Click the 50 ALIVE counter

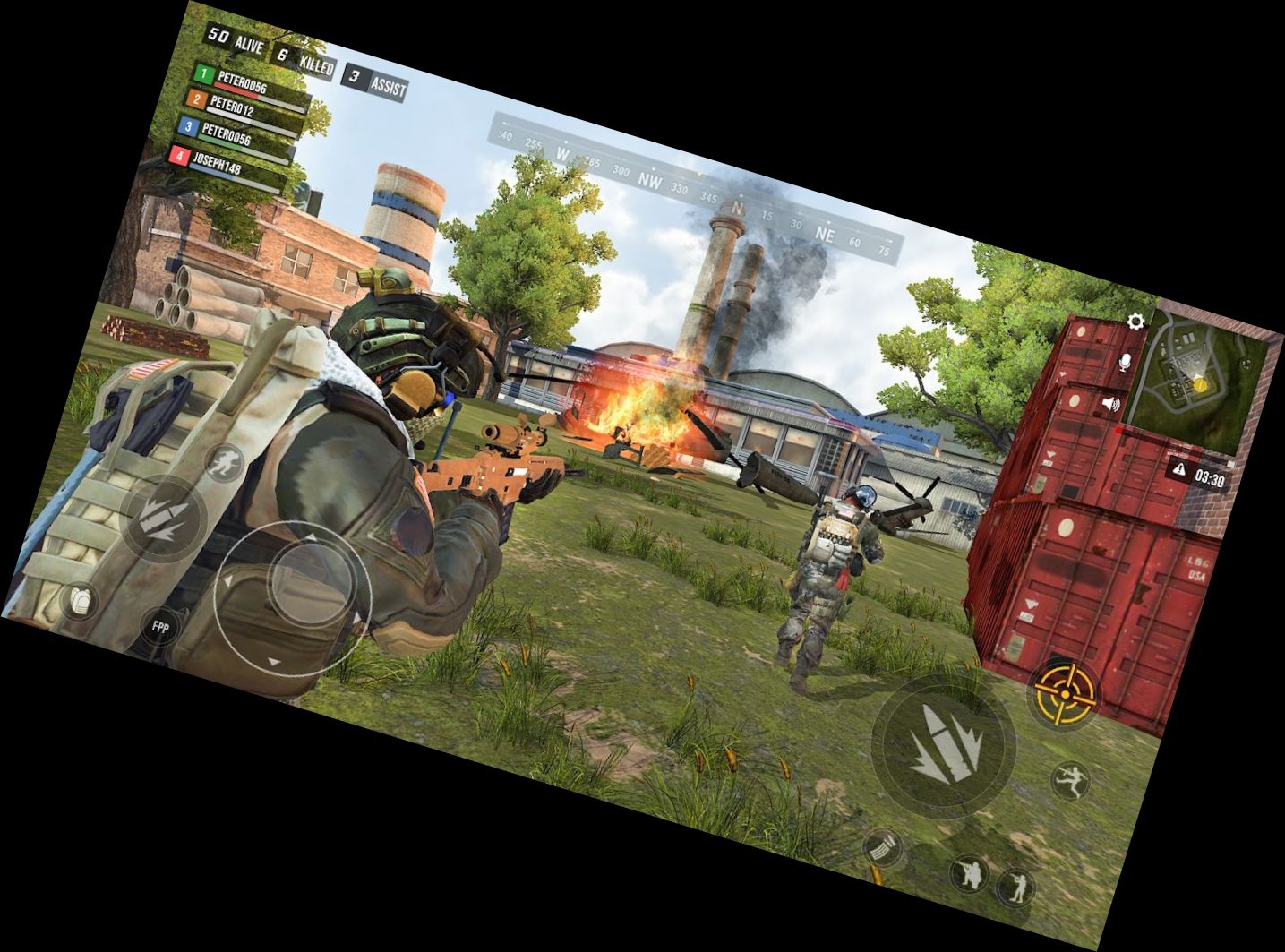[238, 40]
